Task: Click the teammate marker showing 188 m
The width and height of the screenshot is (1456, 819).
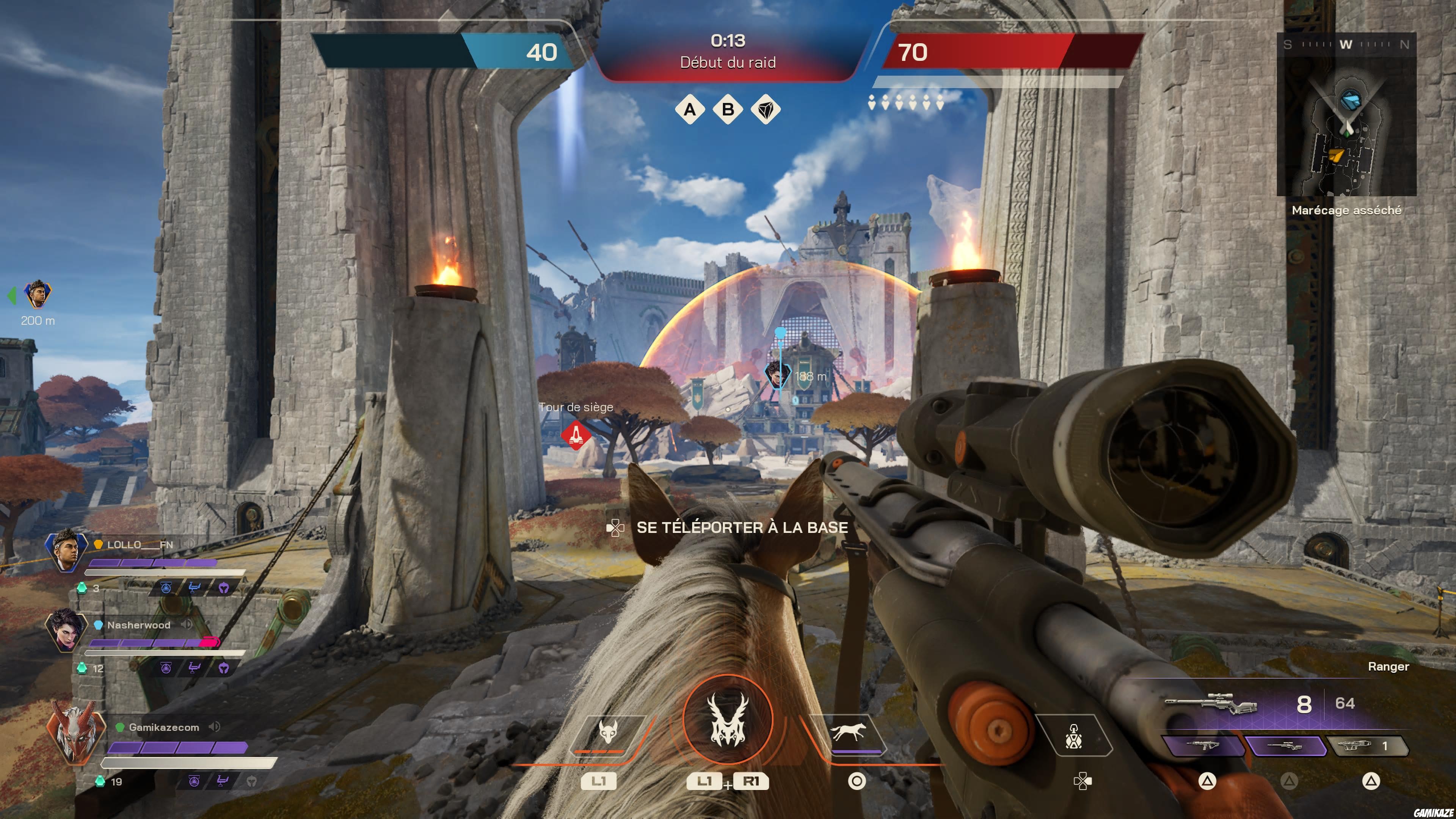Action: tap(777, 373)
